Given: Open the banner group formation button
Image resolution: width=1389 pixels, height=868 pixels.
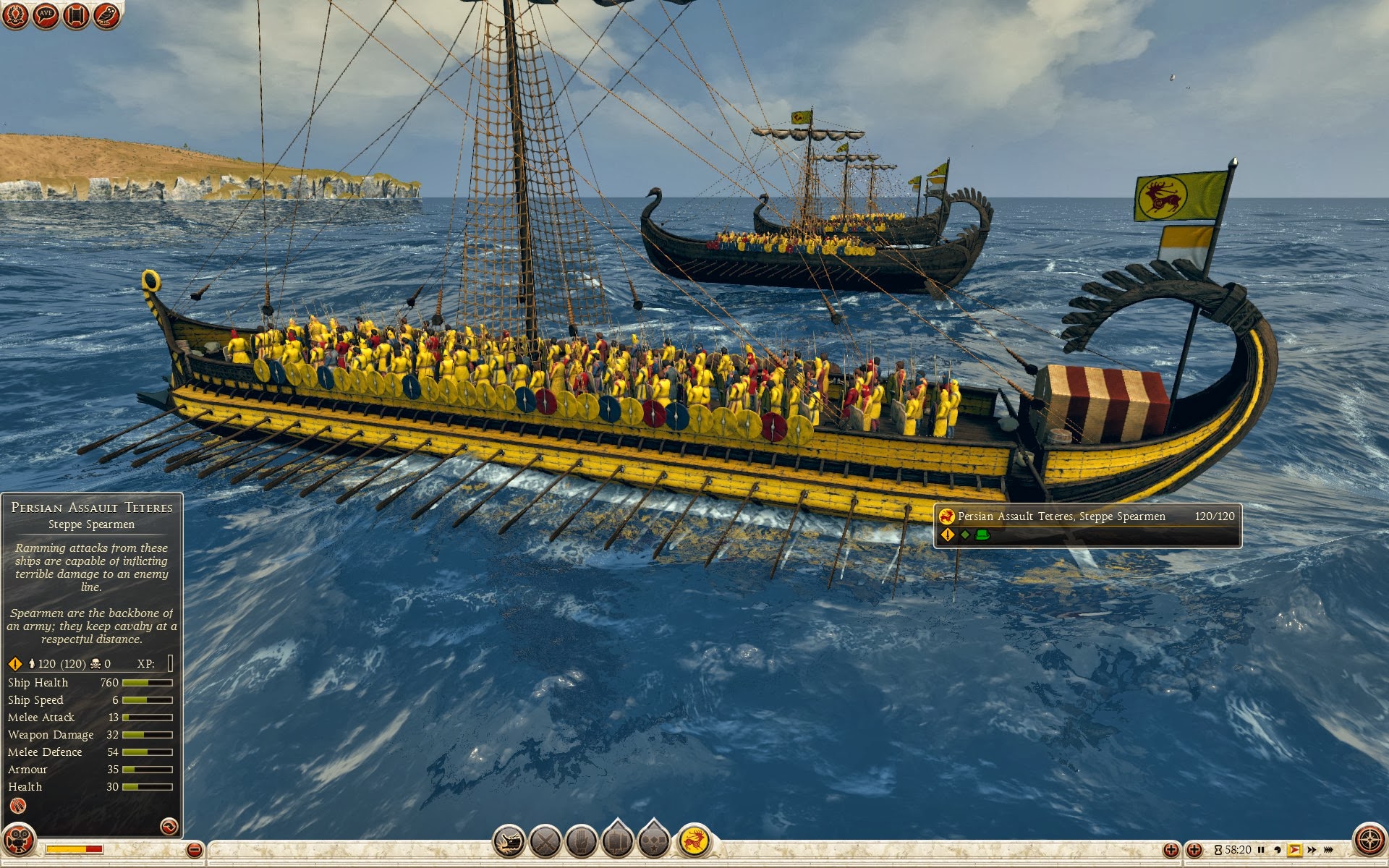Looking at the screenshot, I should pyautogui.click(x=617, y=842).
